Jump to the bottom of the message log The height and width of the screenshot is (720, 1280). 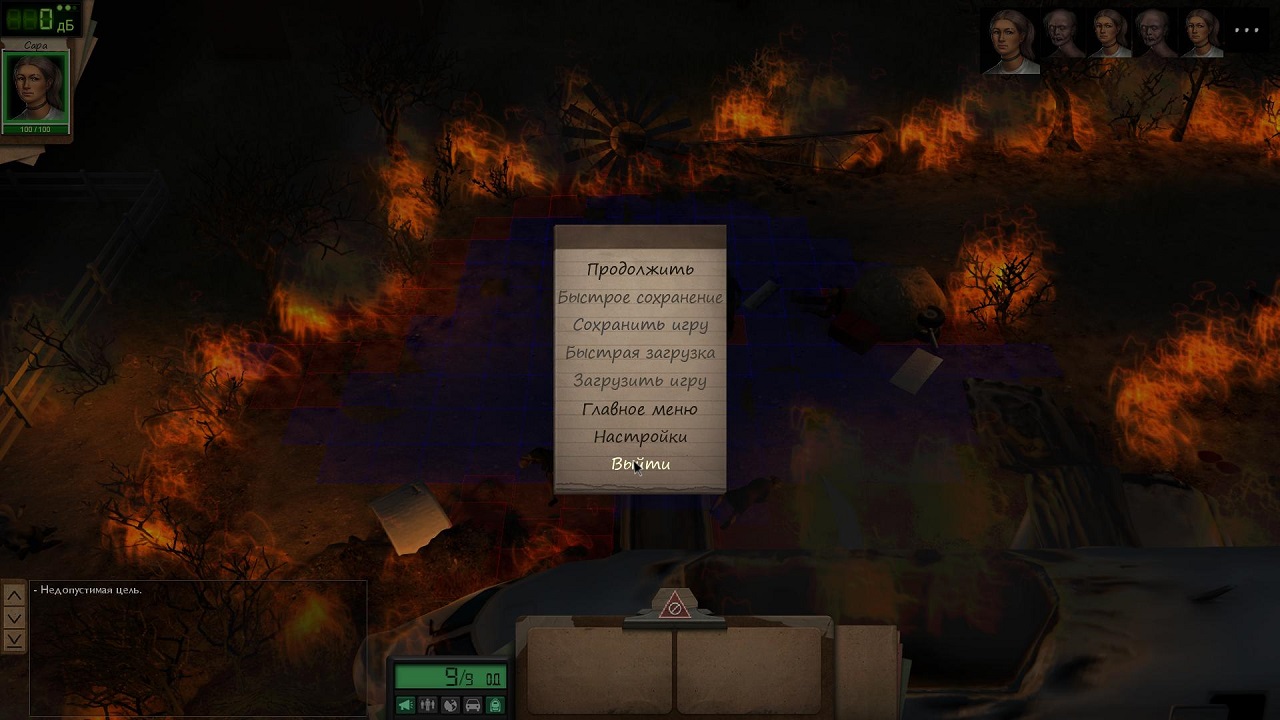click(x=14, y=640)
